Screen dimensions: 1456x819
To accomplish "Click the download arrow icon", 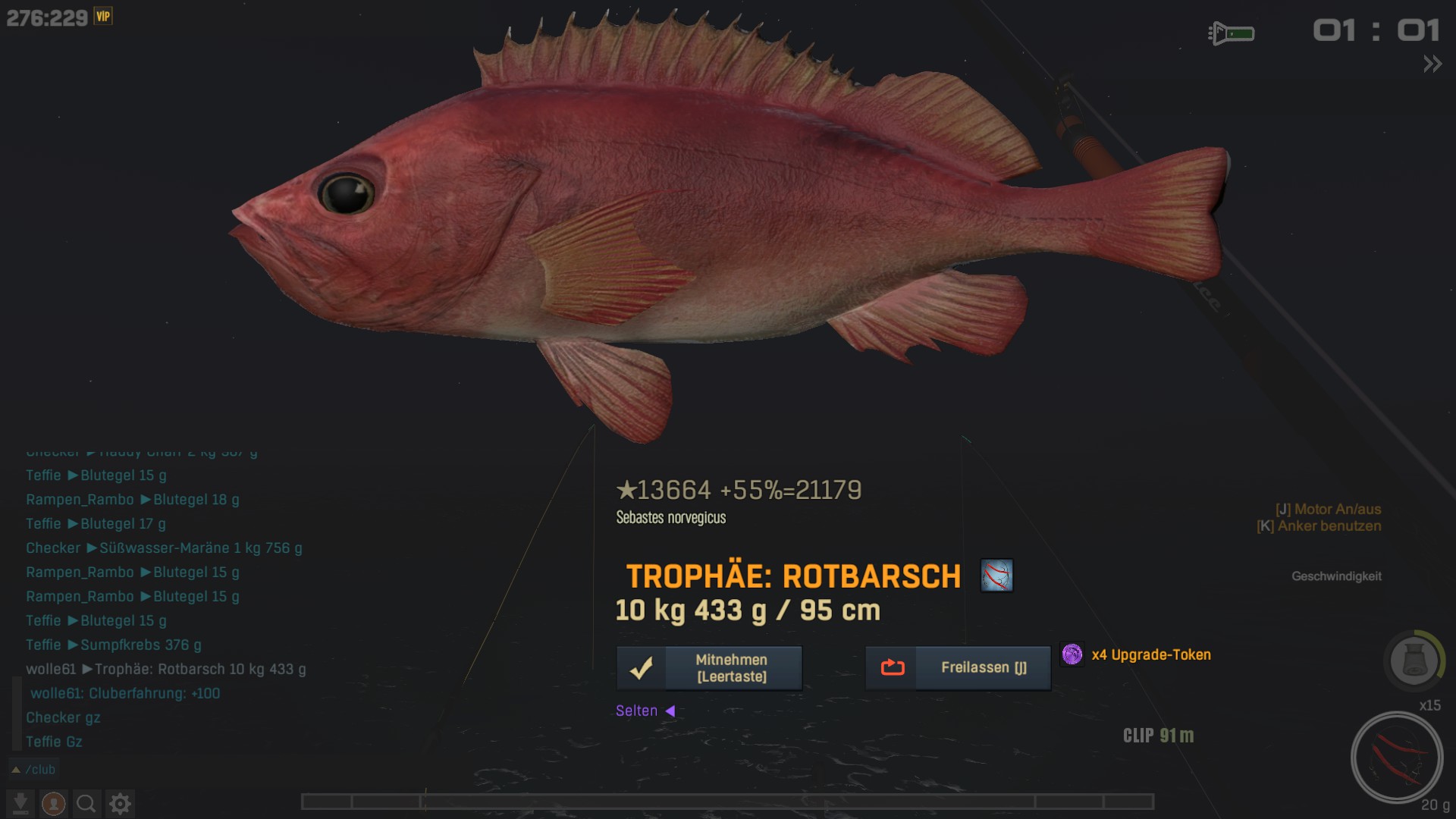I will pyautogui.click(x=20, y=803).
